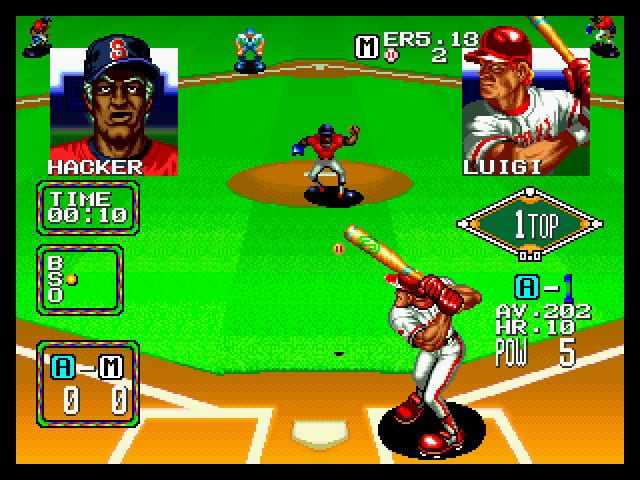The width and height of the screenshot is (640, 480).
Task: Click the 1 TOP inning base diamond
Action: 530,224
